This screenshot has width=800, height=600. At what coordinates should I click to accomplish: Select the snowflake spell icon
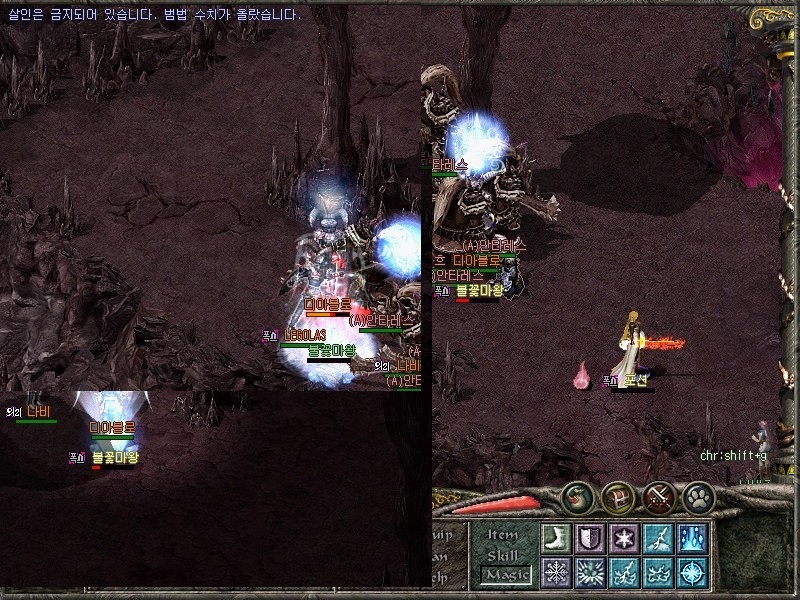[x=556, y=573]
